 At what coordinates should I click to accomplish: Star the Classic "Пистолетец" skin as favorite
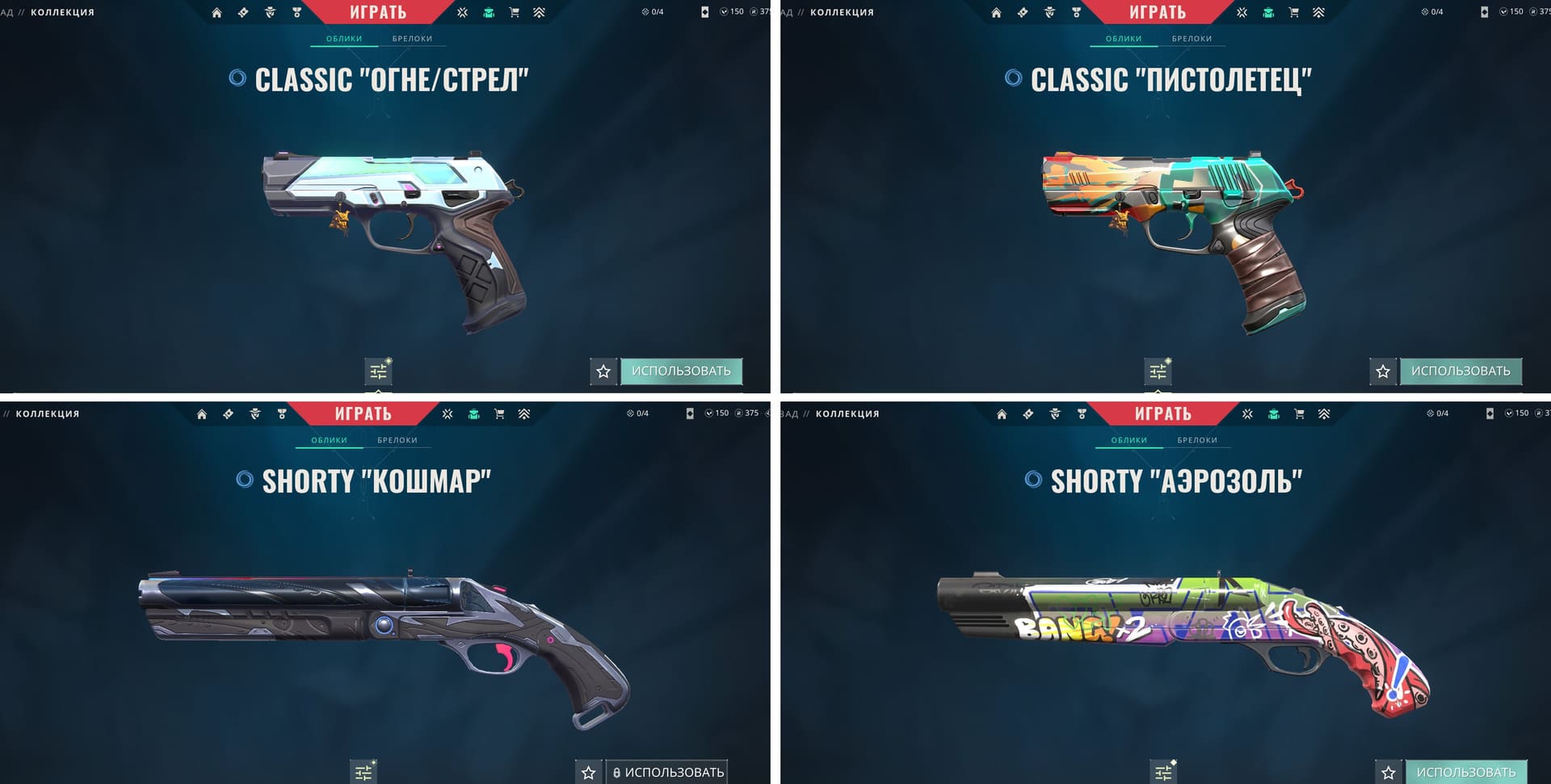point(1383,371)
